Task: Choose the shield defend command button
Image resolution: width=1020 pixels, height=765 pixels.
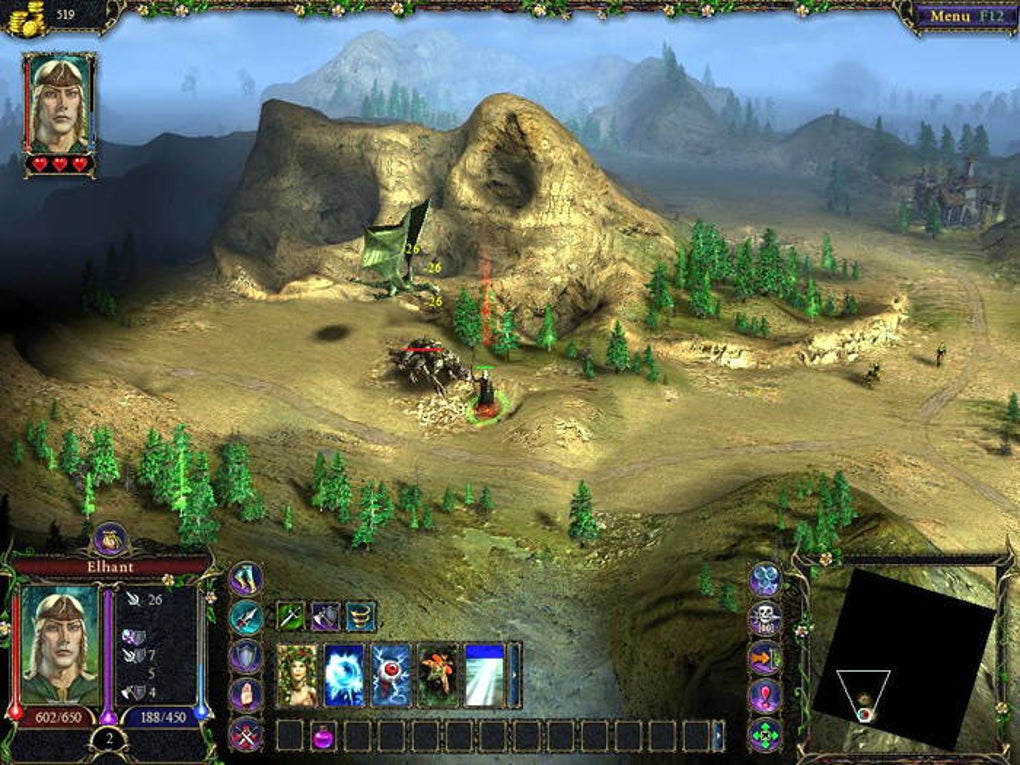Action: tap(246, 655)
